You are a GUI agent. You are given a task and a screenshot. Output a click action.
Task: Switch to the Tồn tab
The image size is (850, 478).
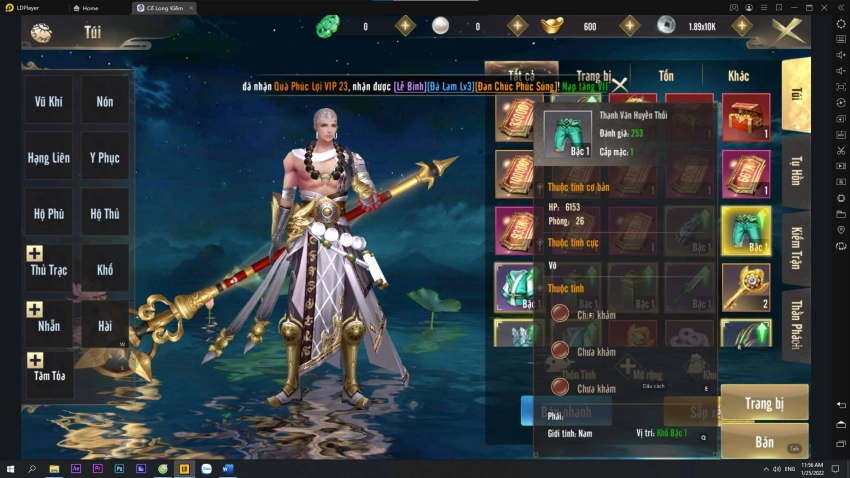665,76
